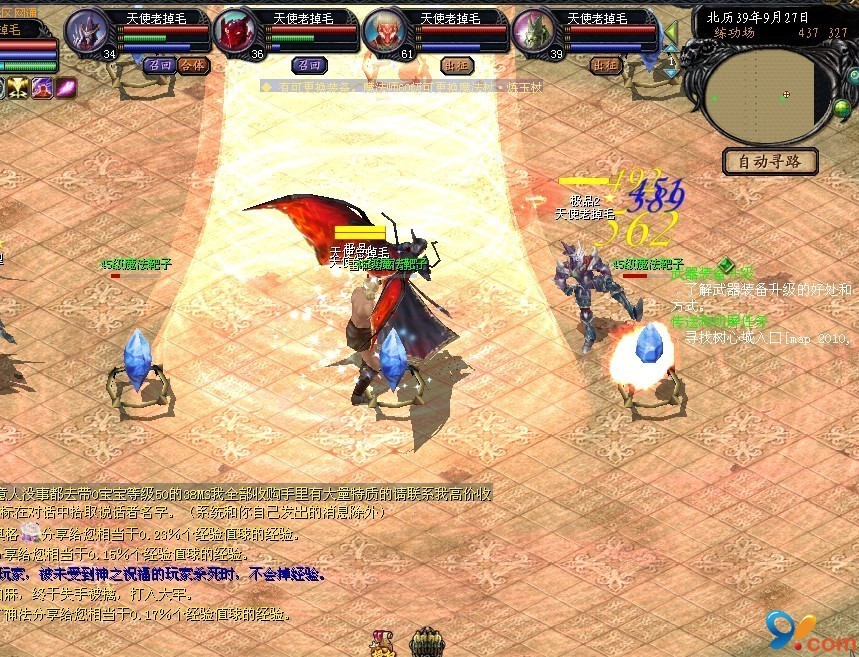The width and height of the screenshot is (859, 657).
Task: Click the 自动寻路 auto-pathfinding button
Action: [770, 161]
